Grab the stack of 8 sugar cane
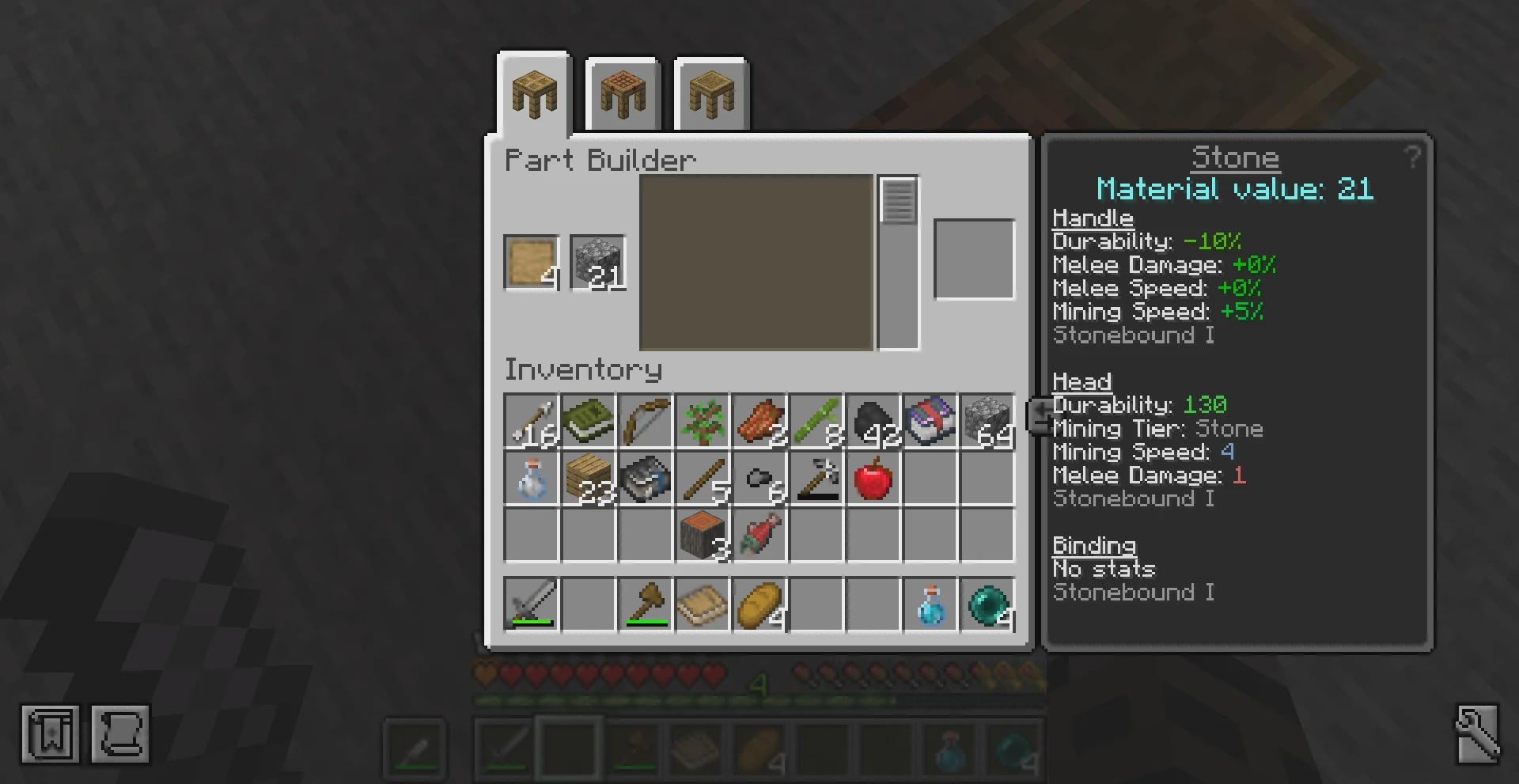Image resolution: width=1519 pixels, height=784 pixels. tap(816, 422)
